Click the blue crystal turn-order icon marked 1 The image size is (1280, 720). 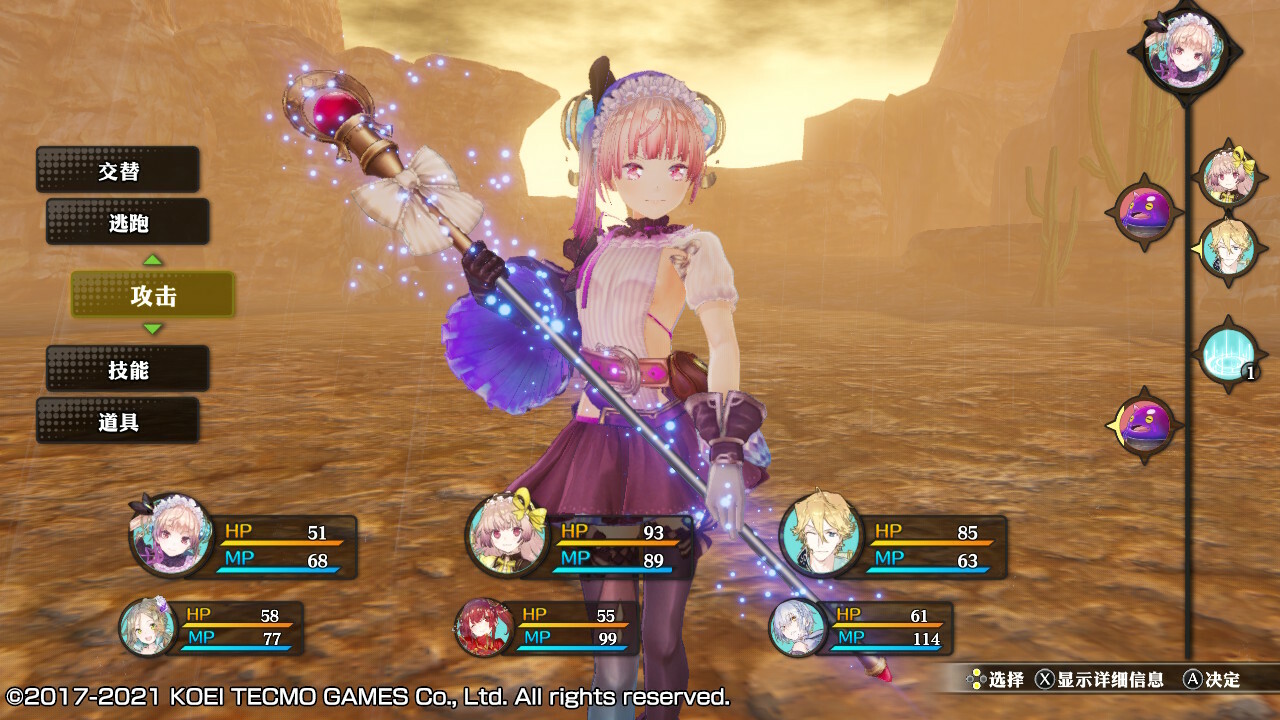point(1227,355)
